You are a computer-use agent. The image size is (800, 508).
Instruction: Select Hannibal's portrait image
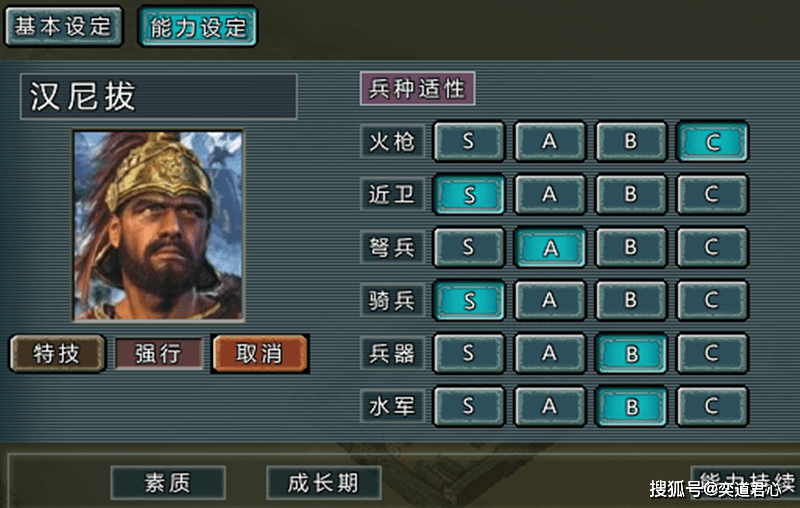tap(158, 225)
